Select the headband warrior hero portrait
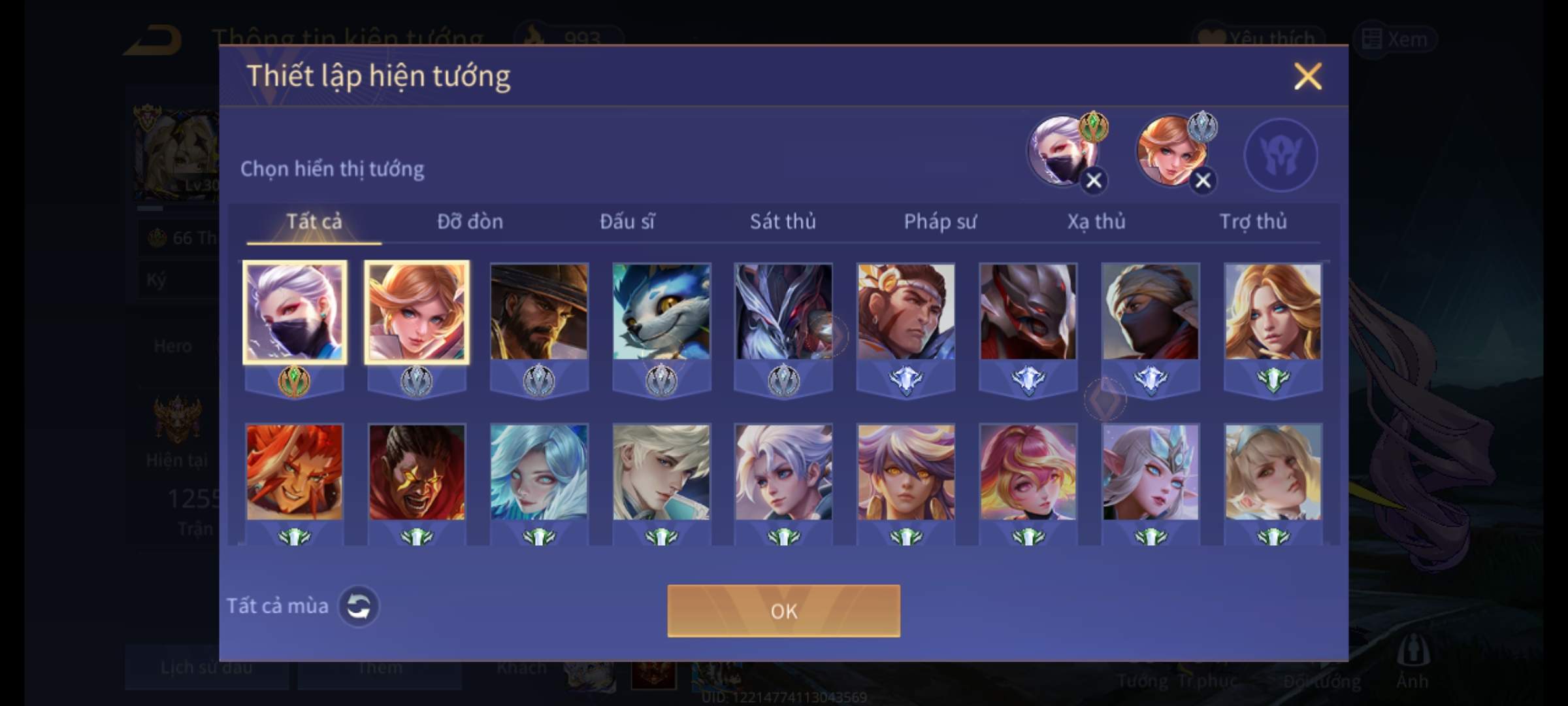 click(x=906, y=312)
